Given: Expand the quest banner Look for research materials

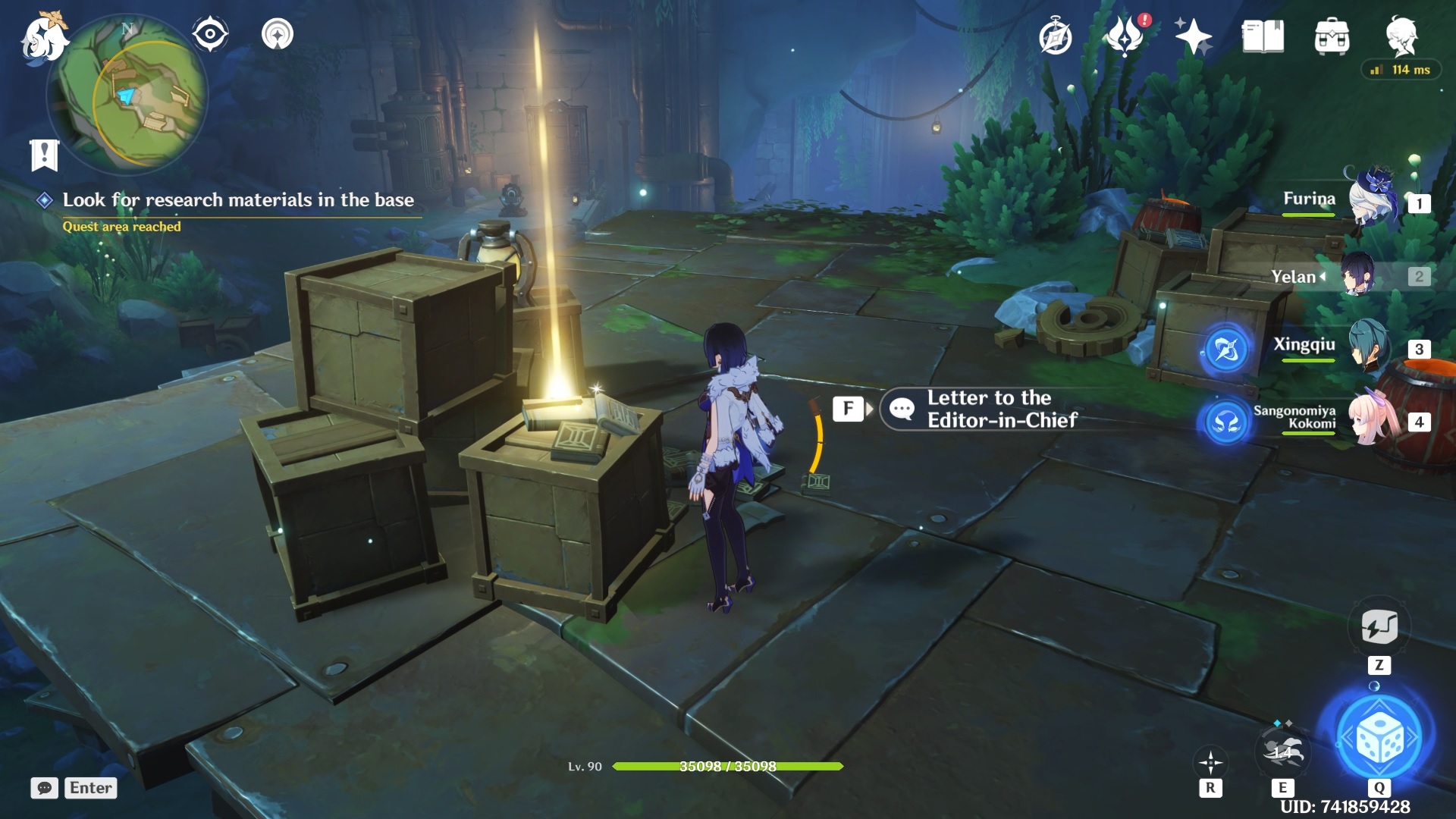Looking at the screenshot, I should coord(240,201).
